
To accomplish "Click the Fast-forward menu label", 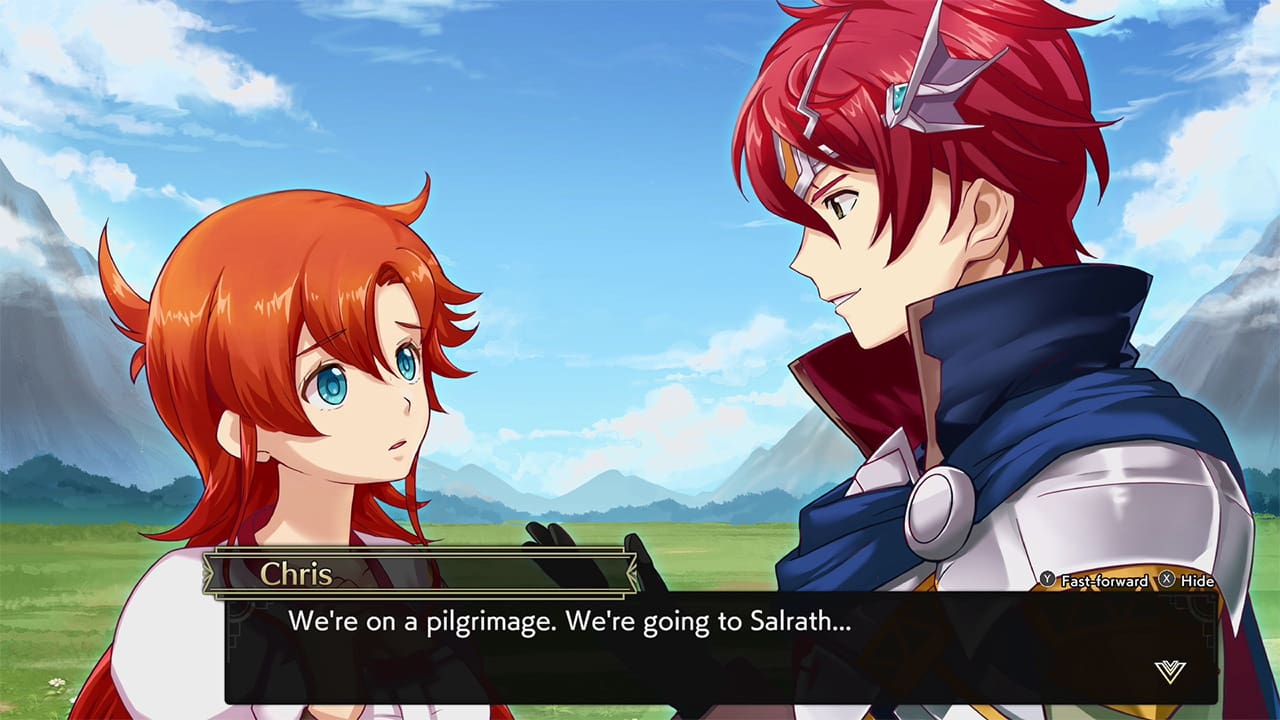I will (1104, 580).
